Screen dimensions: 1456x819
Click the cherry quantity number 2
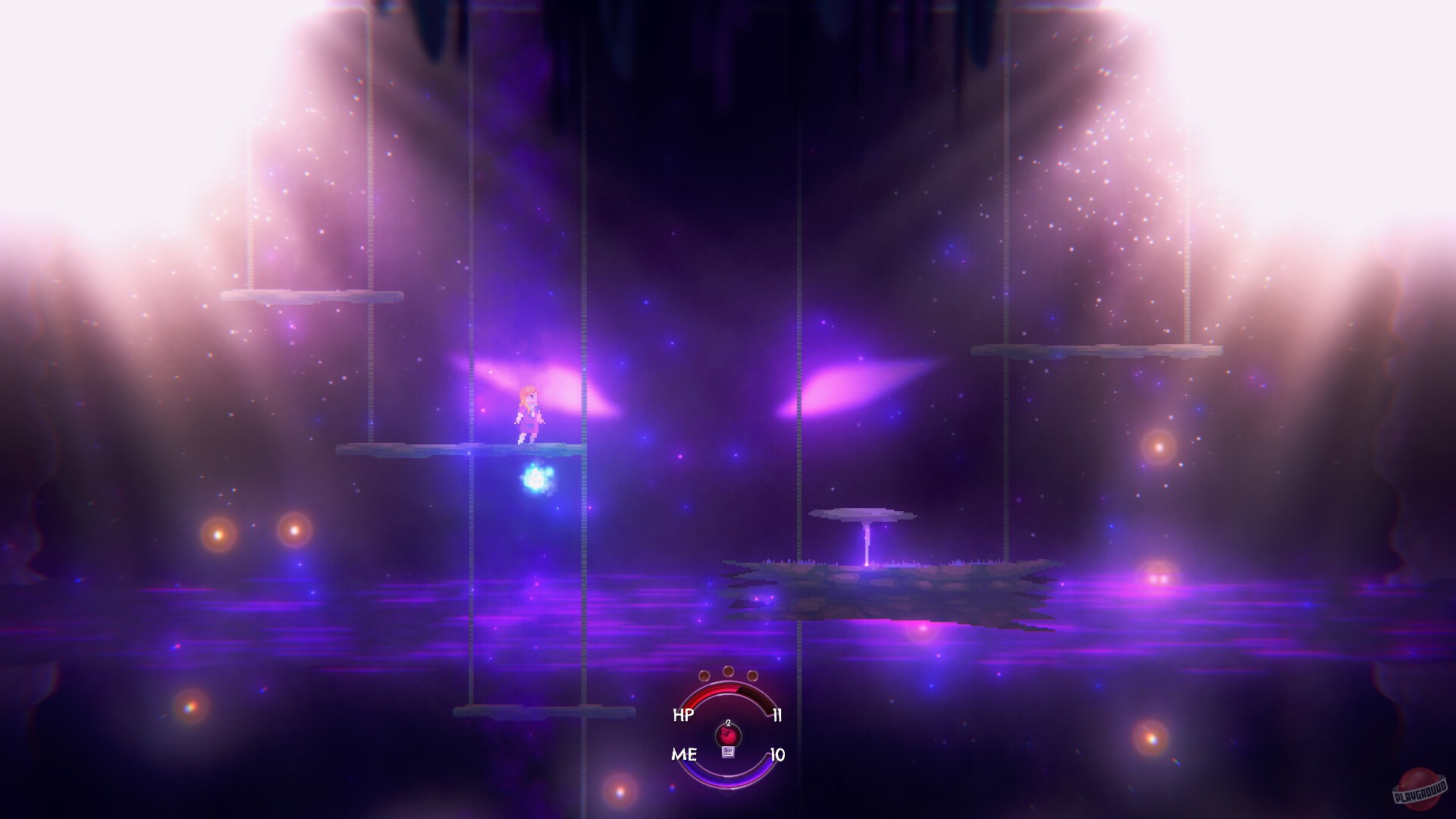click(728, 723)
